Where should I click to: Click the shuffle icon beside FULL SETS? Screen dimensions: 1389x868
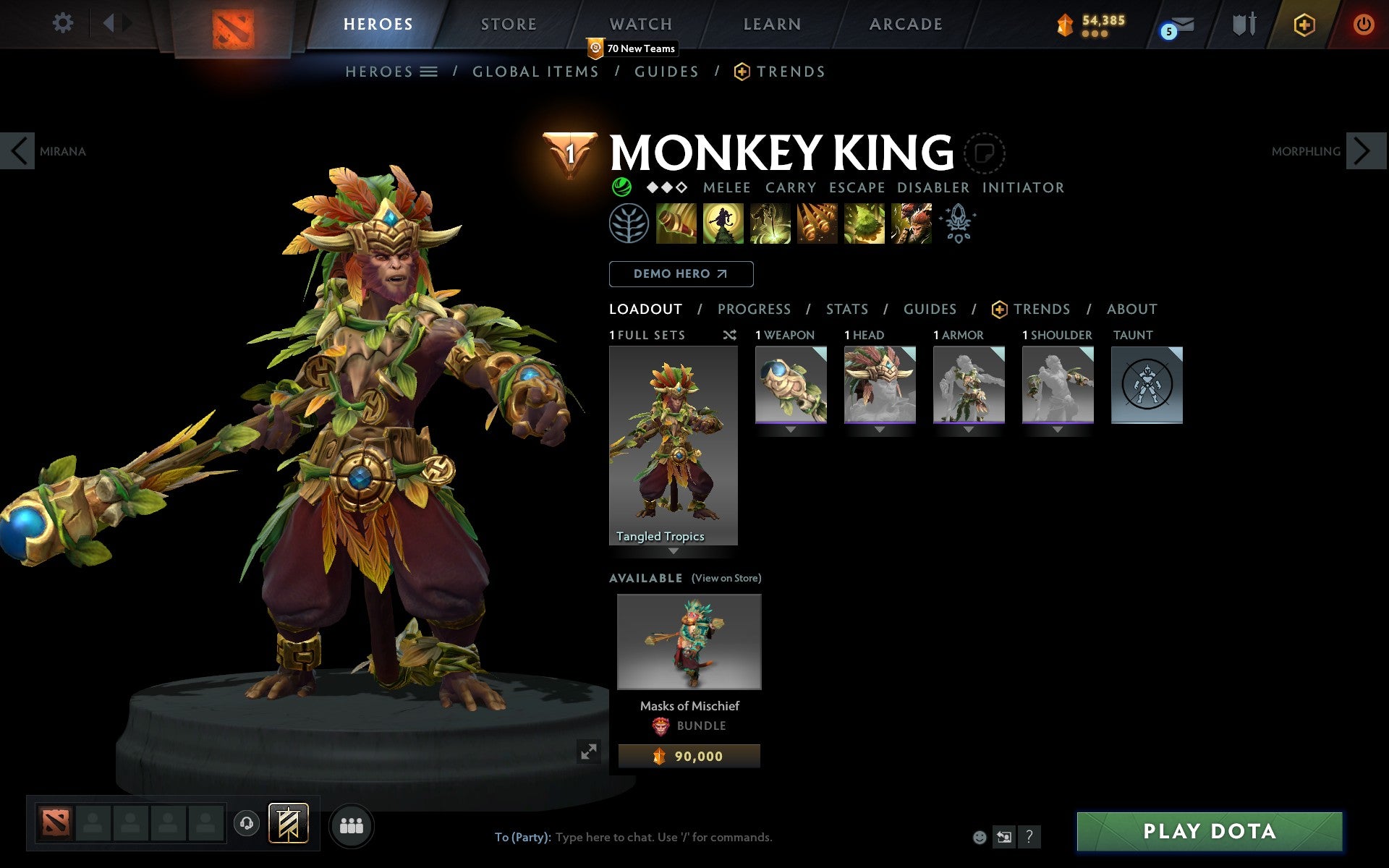(x=729, y=335)
